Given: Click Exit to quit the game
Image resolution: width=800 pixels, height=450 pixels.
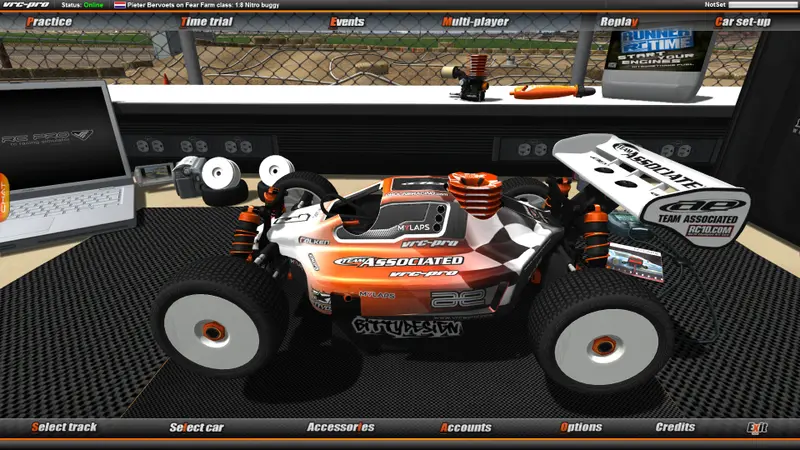Looking at the screenshot, I should tap(757, 428).
